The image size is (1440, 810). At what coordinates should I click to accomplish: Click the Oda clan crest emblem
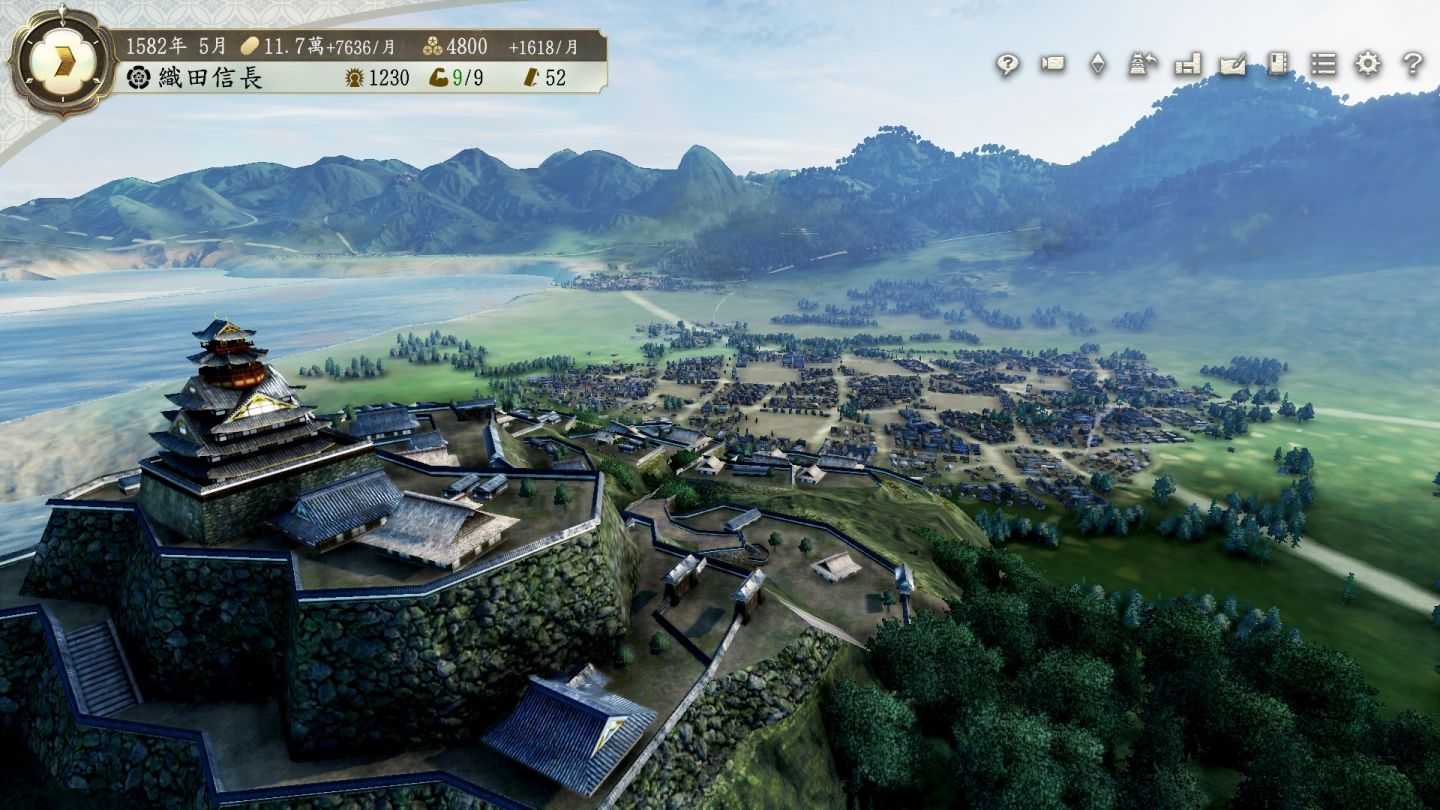click(x=138, y=77)
